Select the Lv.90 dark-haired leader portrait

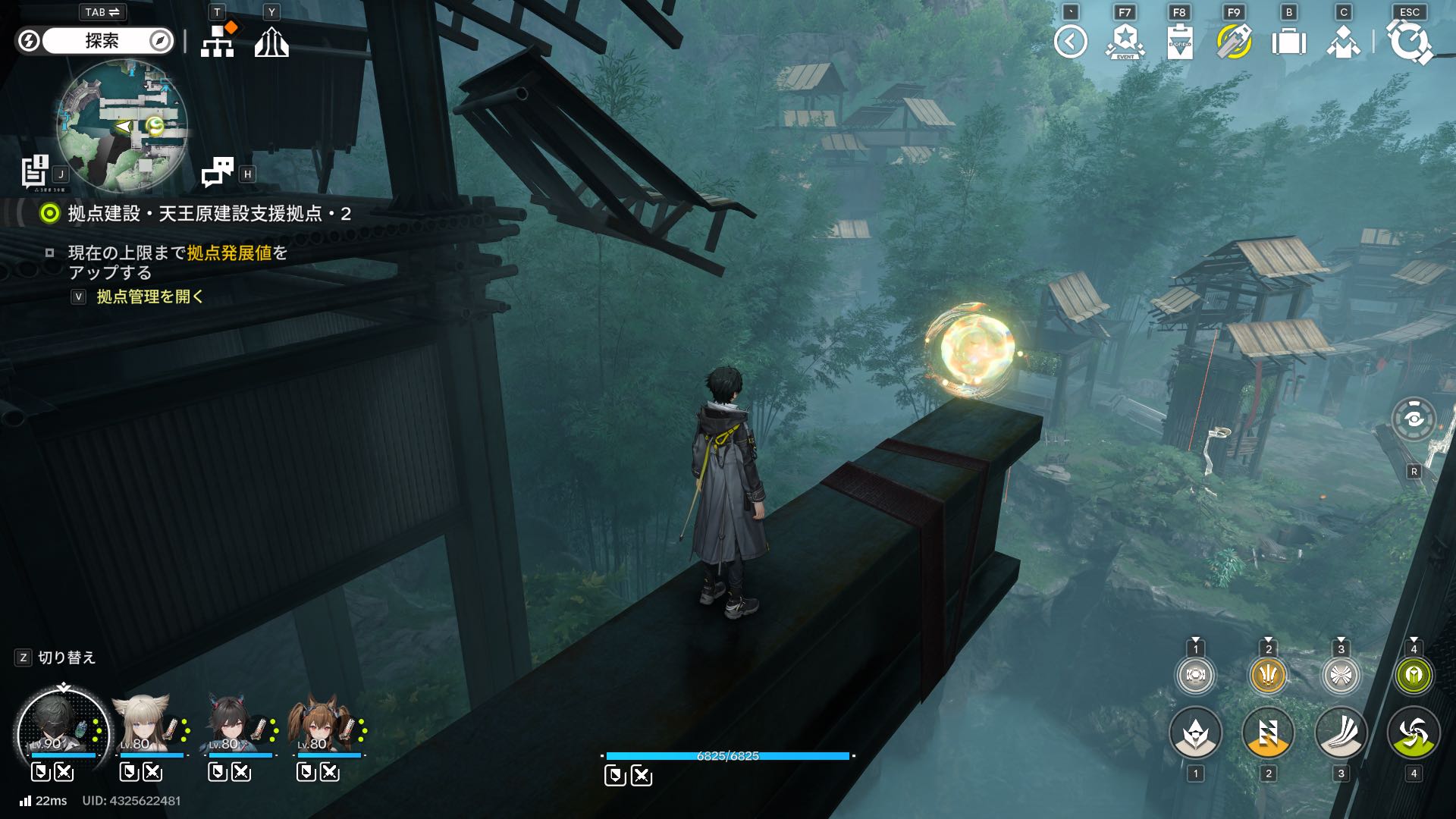click(62, 730)
